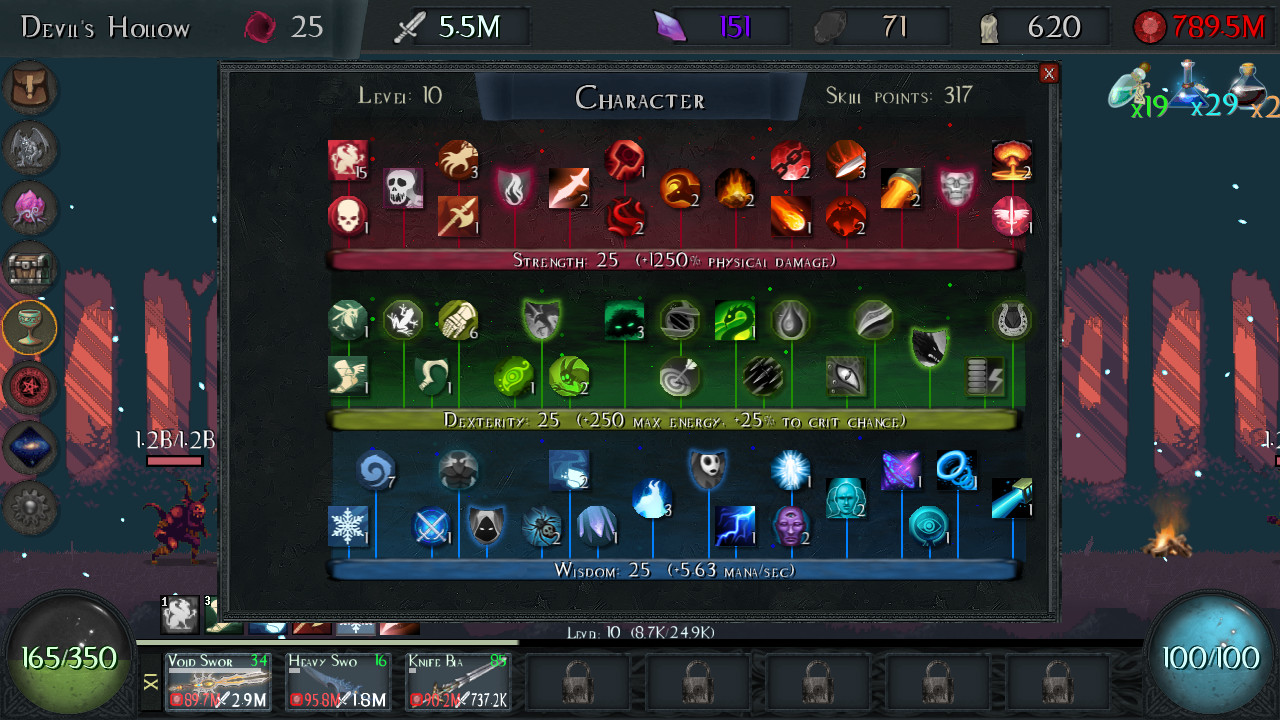Viewport: 1280px width, 720px height.
Task: Open the galaxy sidebar panel
Action: point(32,447)
